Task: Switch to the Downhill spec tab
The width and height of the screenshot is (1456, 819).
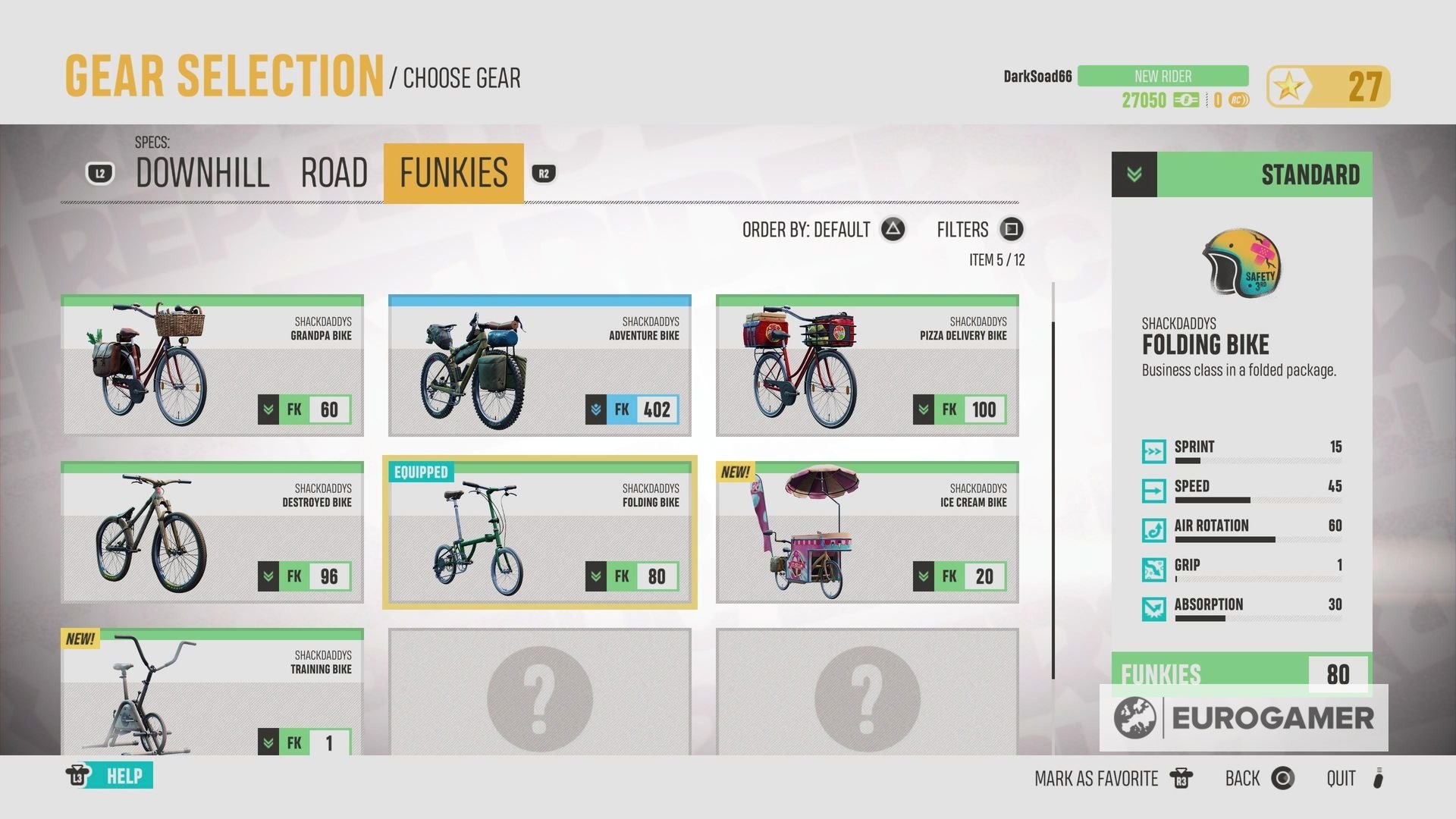Action: coord(201,173)
